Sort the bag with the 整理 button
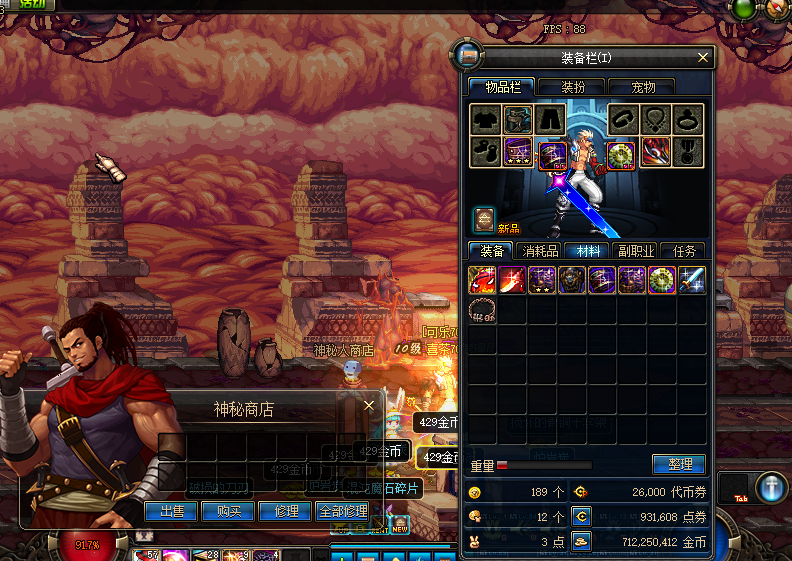Screen dimensions: 792x561 tap(679, 464)
